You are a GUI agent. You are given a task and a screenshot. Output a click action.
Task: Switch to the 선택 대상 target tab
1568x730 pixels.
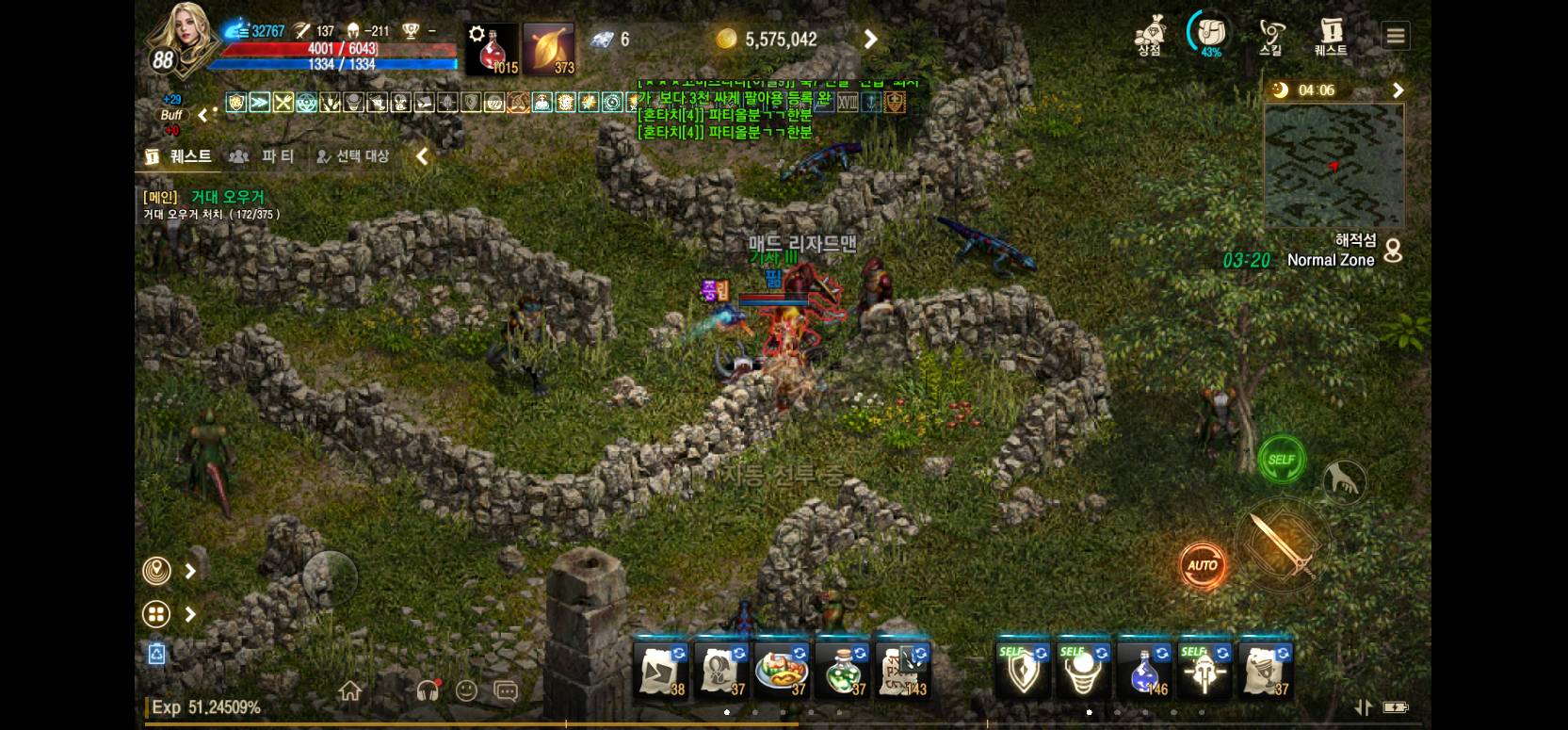352,156
